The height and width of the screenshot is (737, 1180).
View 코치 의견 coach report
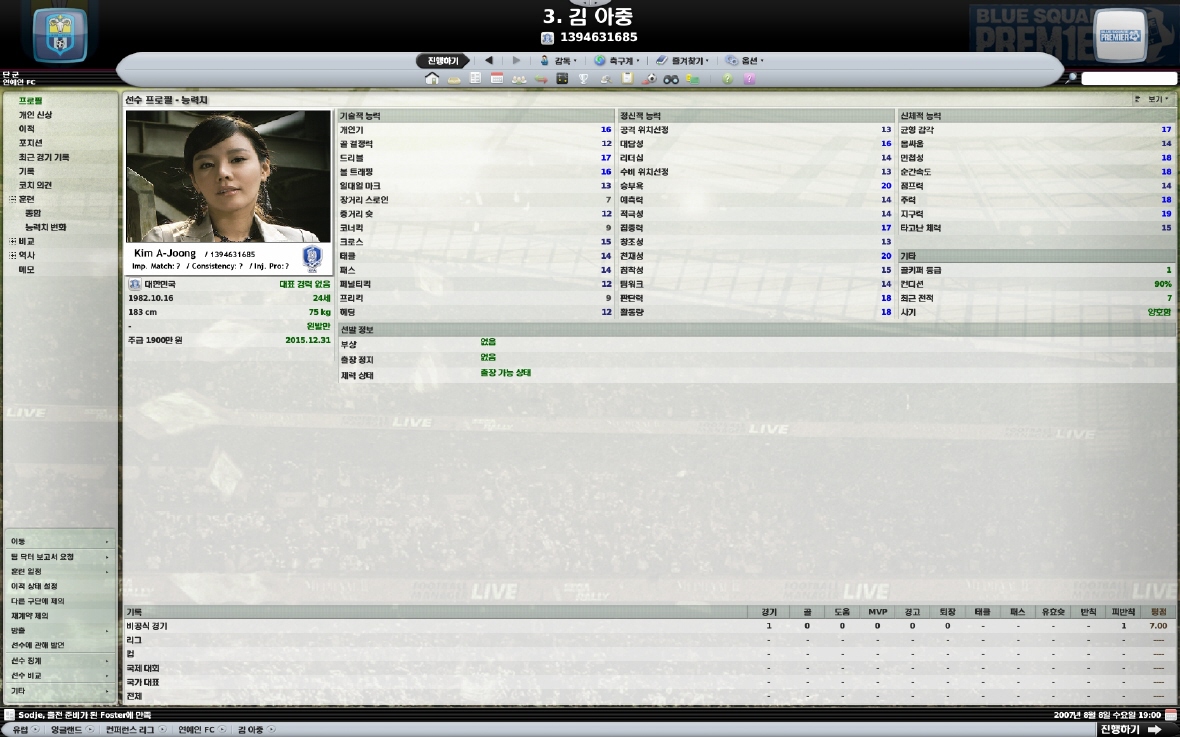tap(35, 185)
